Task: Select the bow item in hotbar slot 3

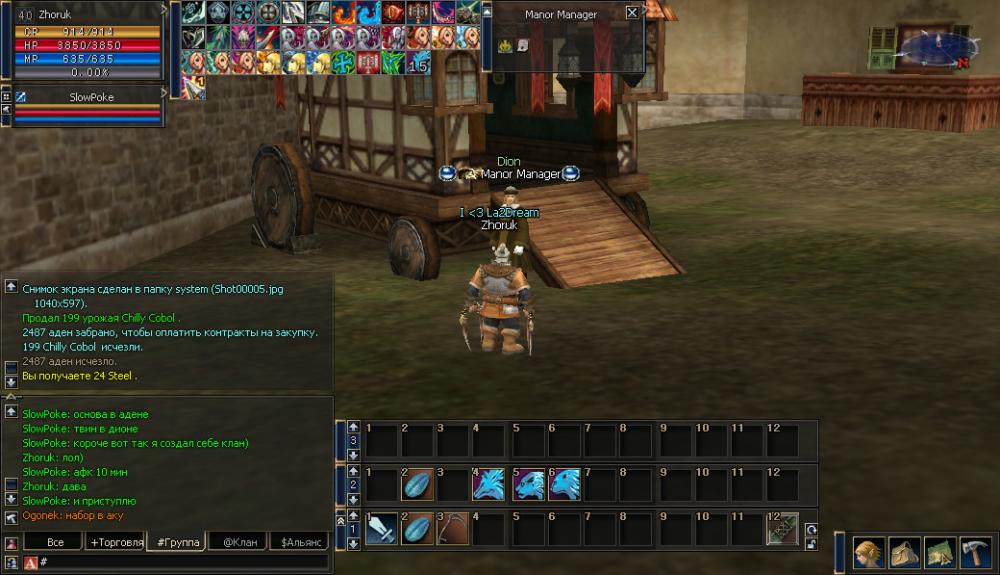Action: click(x=453, y=530)
